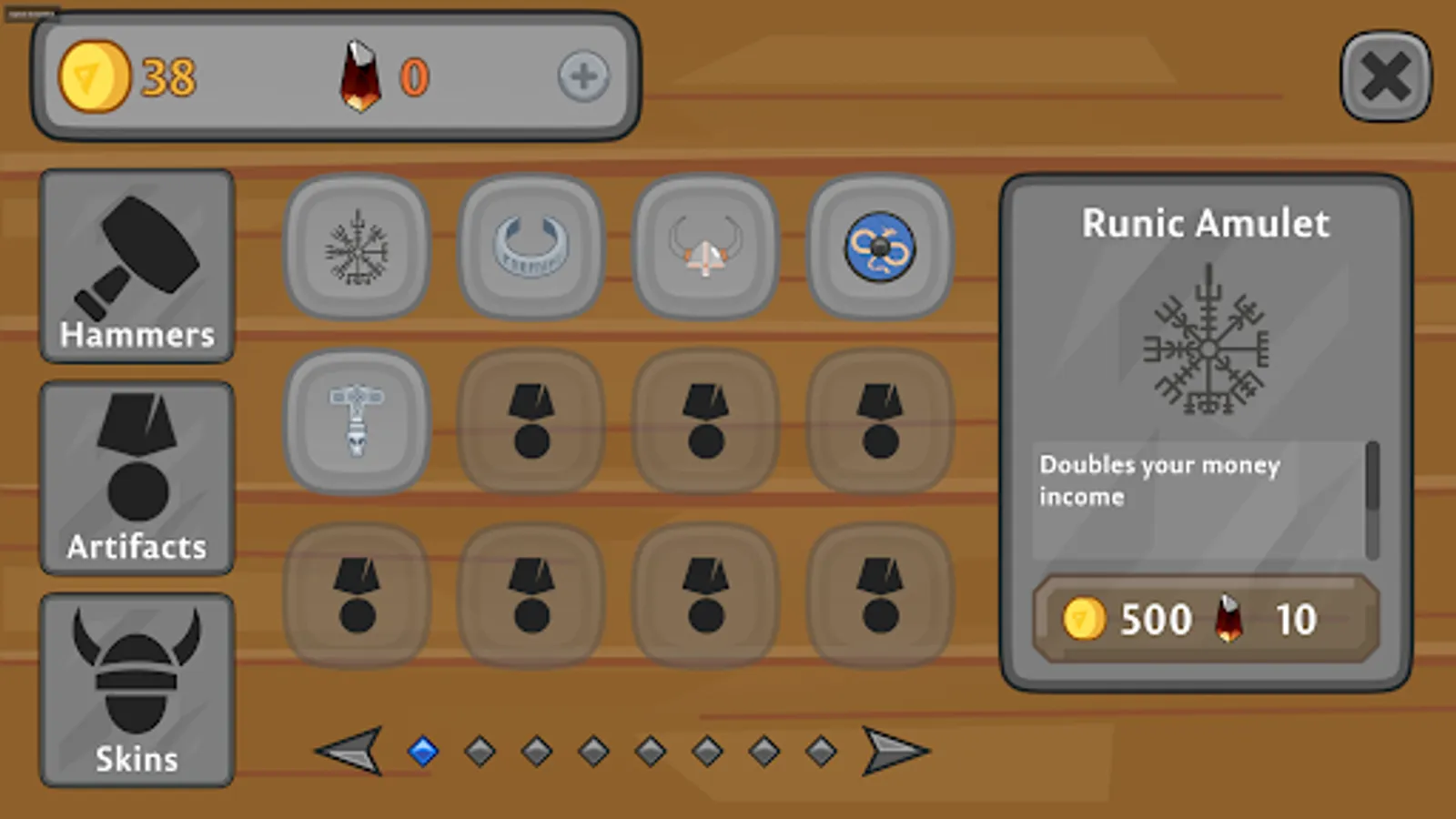The width and height of the screenshot is (1456, 819).
Task: Select the blue first-page pagination dot
Action: (x=421, y=749)
